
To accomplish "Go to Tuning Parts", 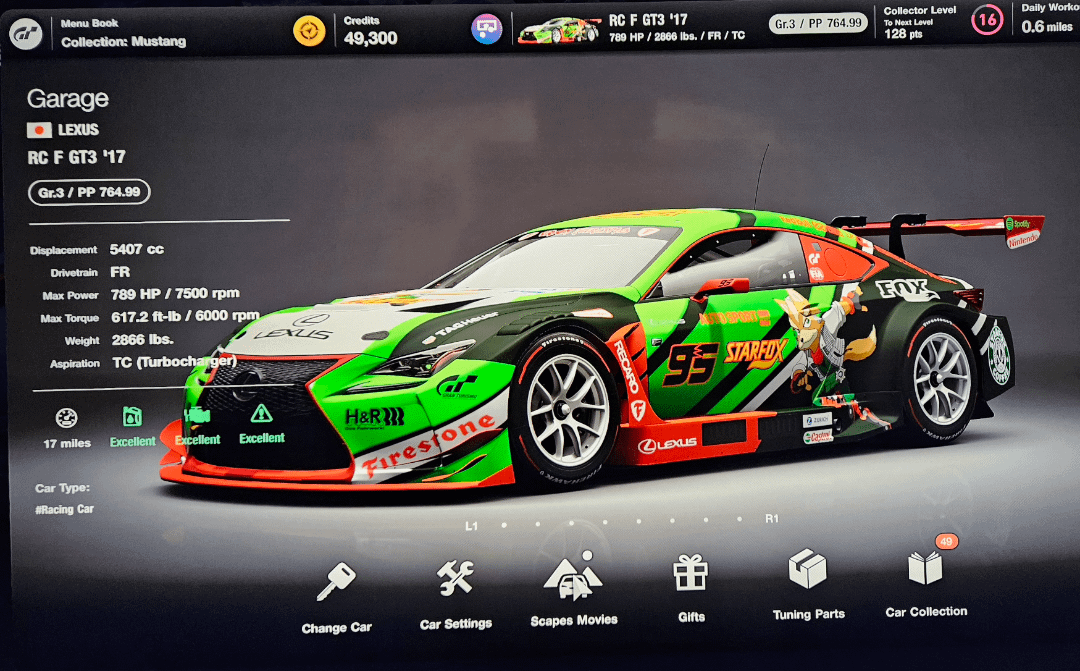I will tap(808, 583).
